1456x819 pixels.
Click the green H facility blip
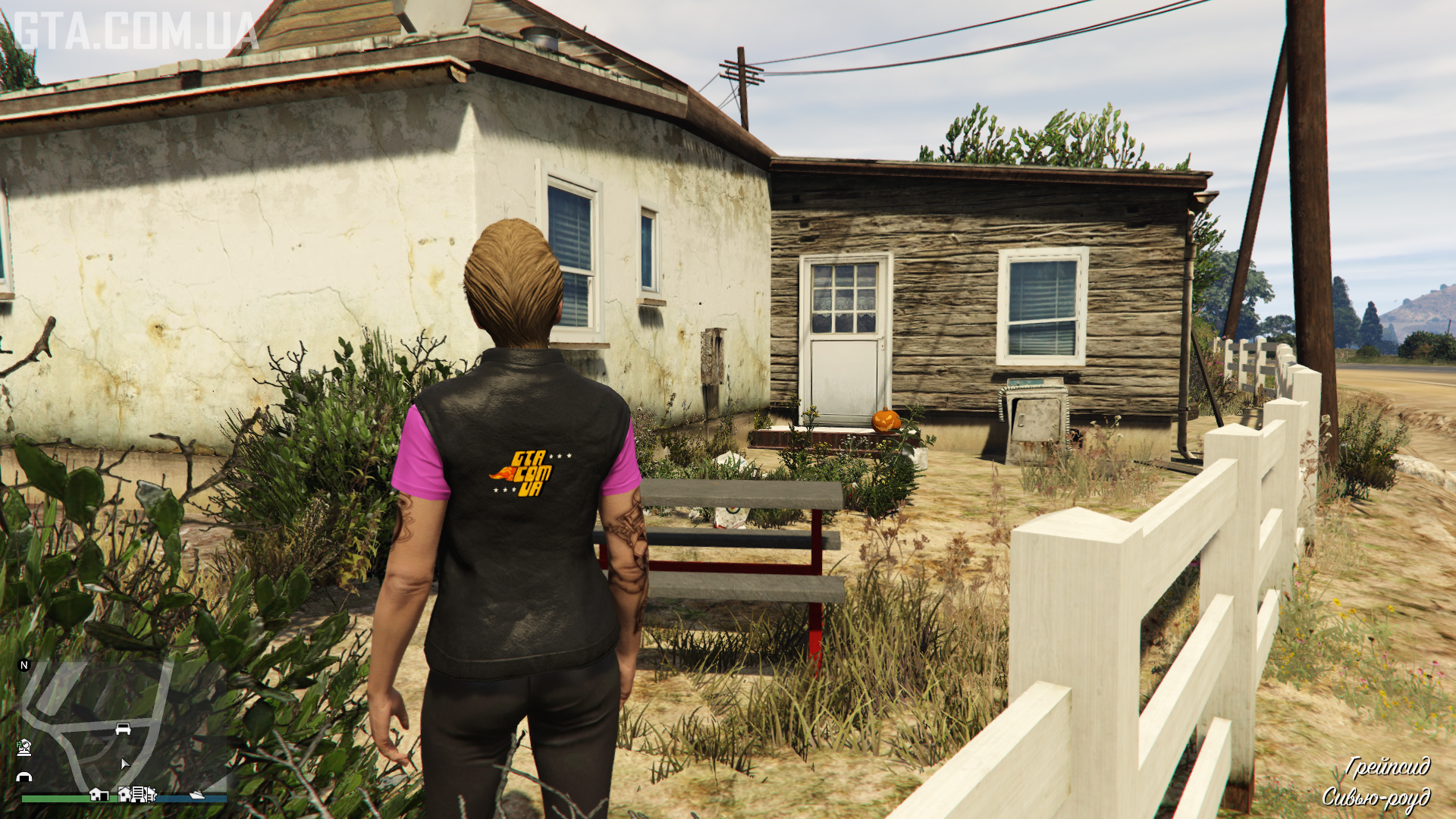(24, 748)
